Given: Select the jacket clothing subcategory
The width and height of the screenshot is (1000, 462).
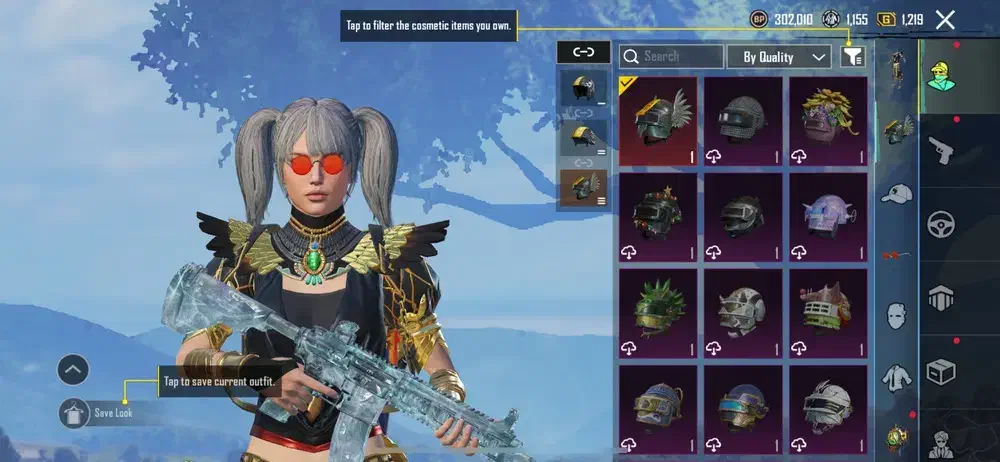Looking at the screenshot, I should click(x=897, y=377).
